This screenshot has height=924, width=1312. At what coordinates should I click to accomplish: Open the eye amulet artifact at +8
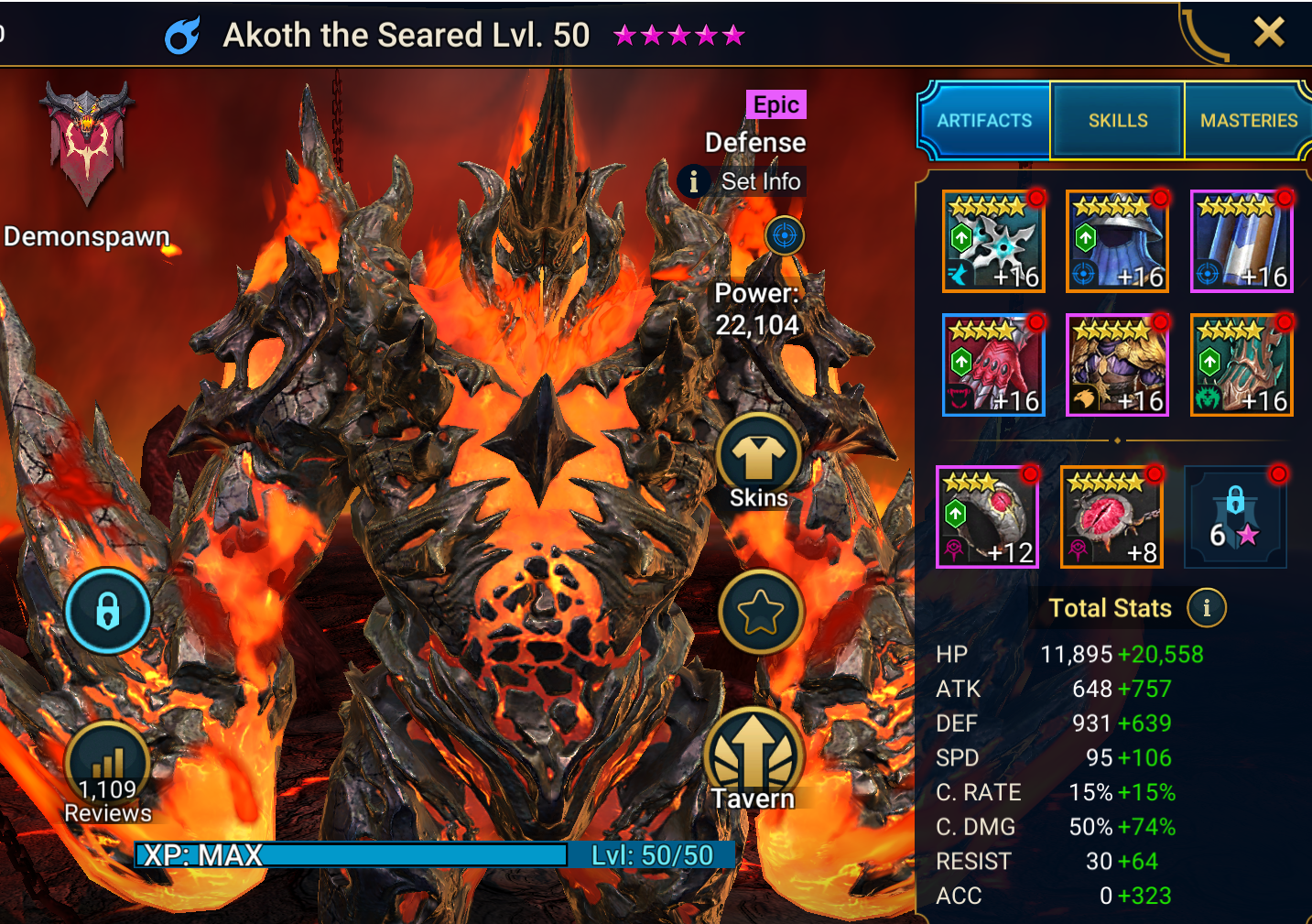click(1111, 517)
